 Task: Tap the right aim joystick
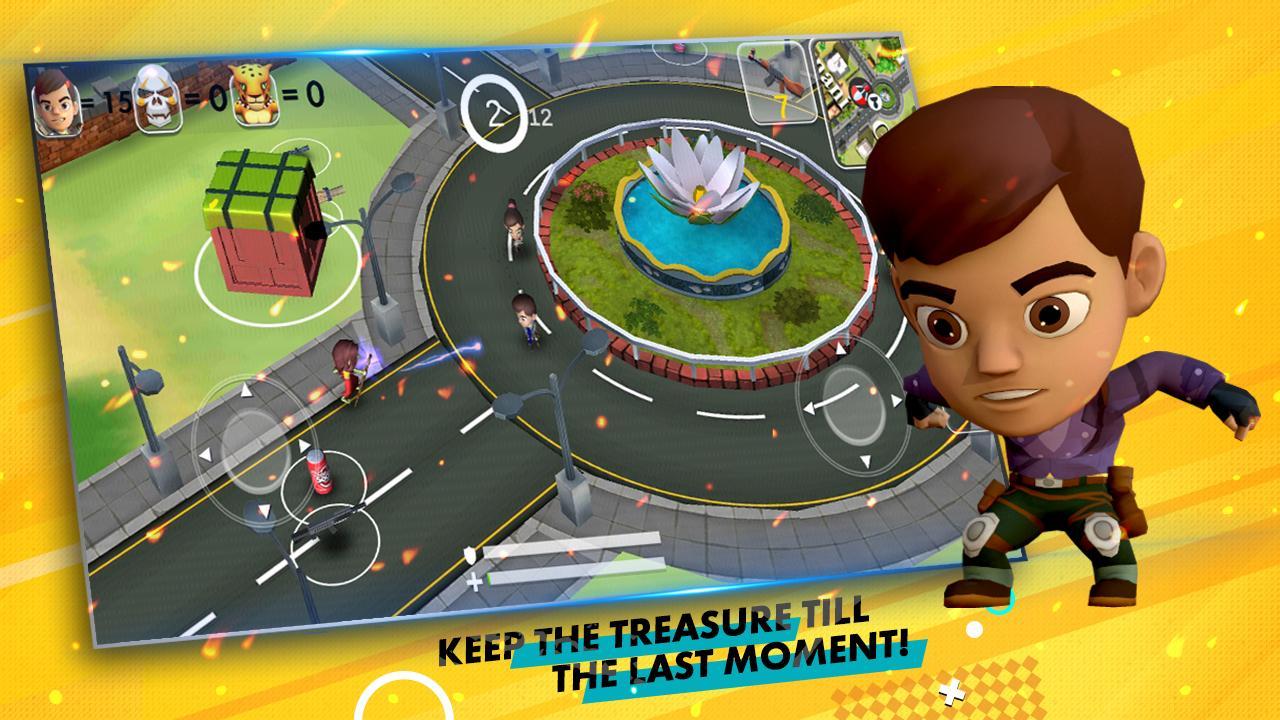click(843, 402)
